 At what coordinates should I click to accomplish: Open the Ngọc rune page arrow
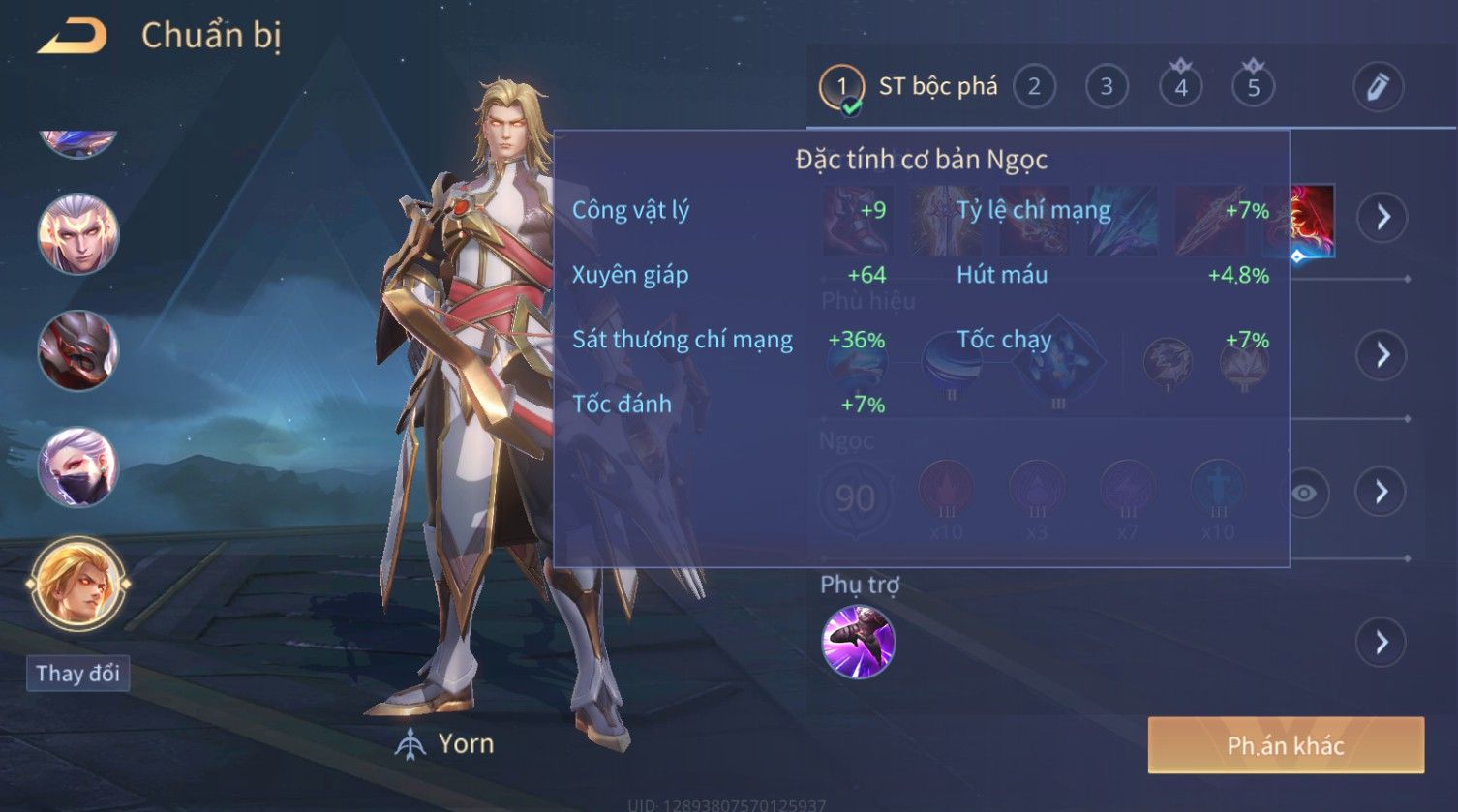click(1382, 493)
